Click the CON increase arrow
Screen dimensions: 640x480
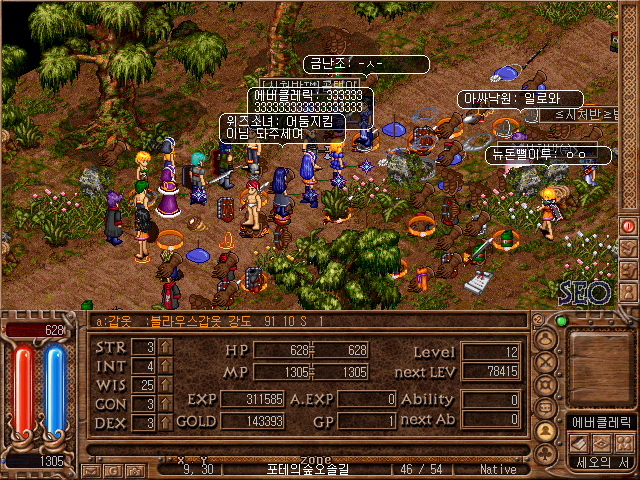[166, 404]
